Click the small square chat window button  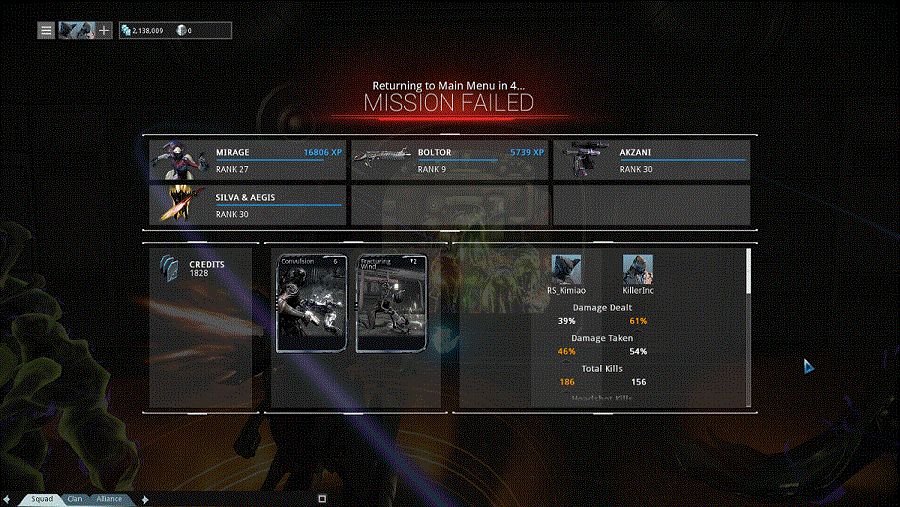click(322, 498)
